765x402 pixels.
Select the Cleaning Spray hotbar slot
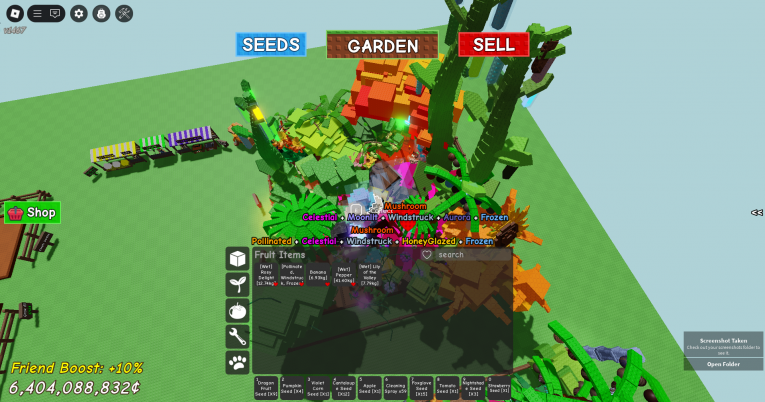click(396, 387)
